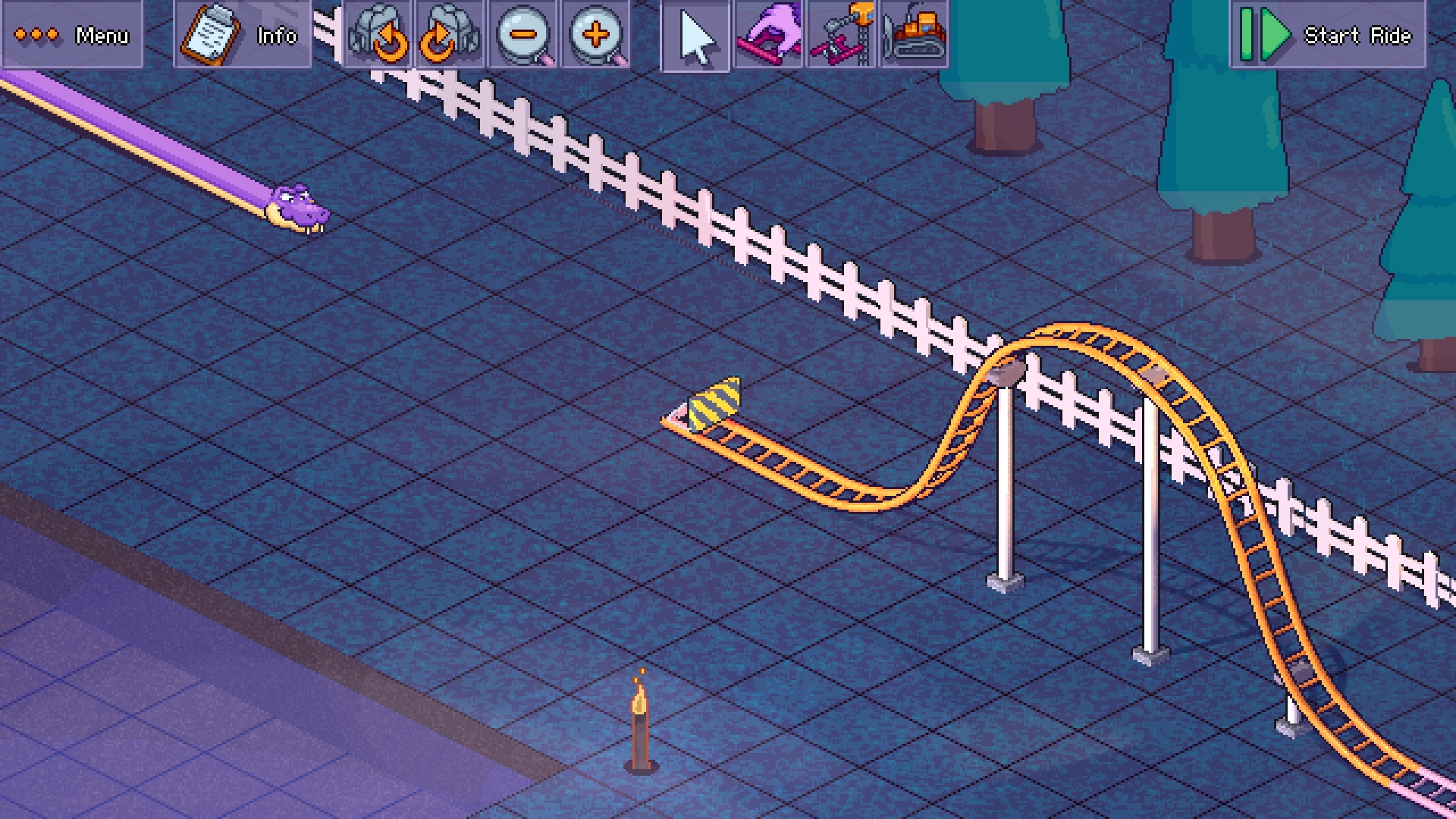Open the Menu button
This screenshot has width=1456, height=819.
[72, 35]
